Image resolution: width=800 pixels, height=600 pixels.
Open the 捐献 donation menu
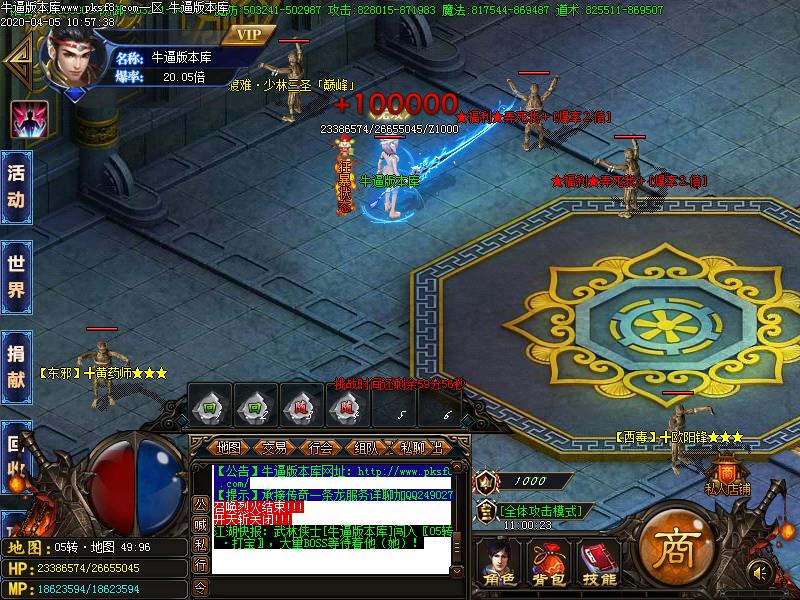pyautogui.click(x=17, y=366)
